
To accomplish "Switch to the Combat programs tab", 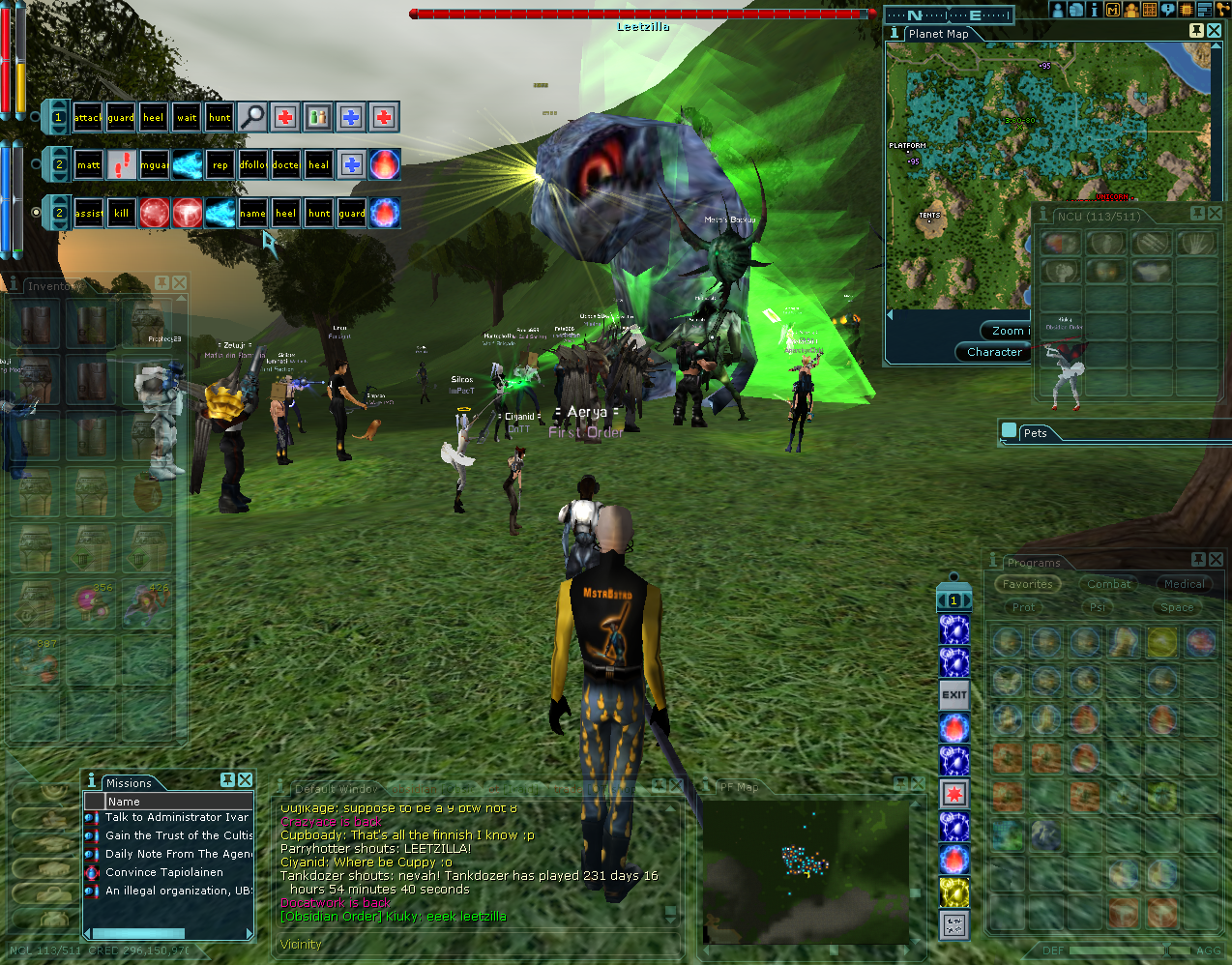I will point(1108,584).
